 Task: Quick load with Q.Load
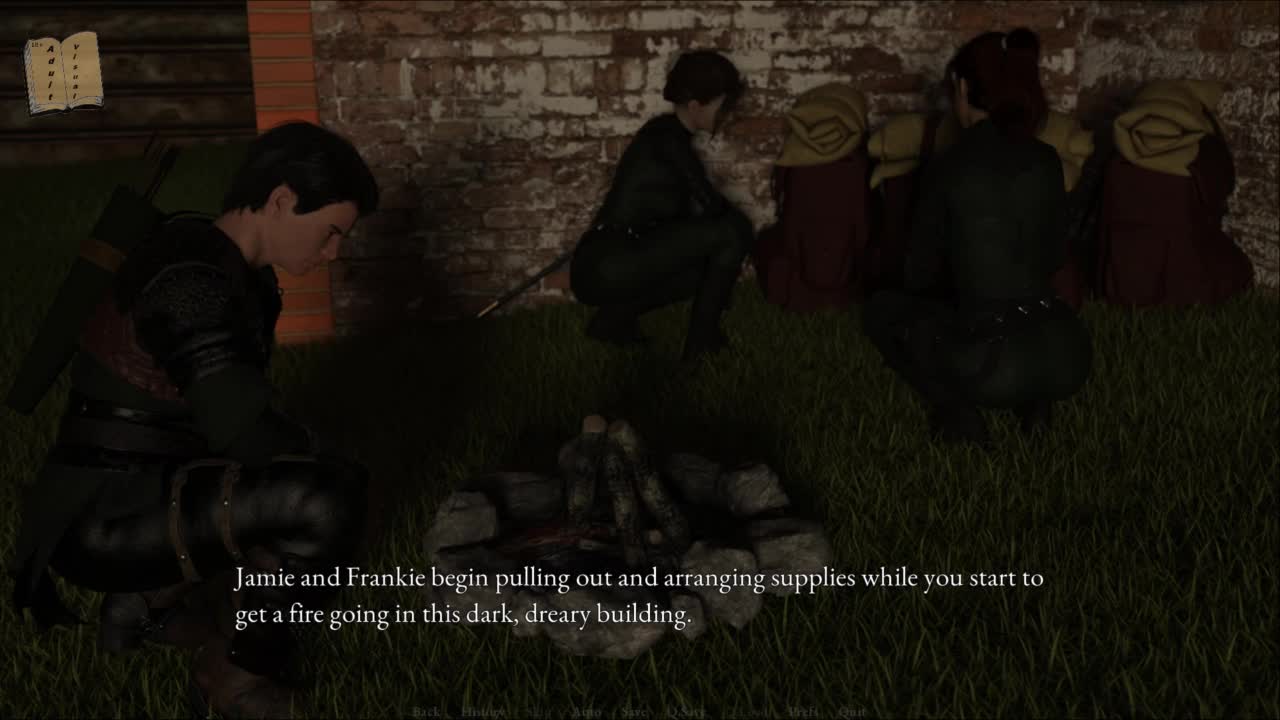[x=748, y=712]
